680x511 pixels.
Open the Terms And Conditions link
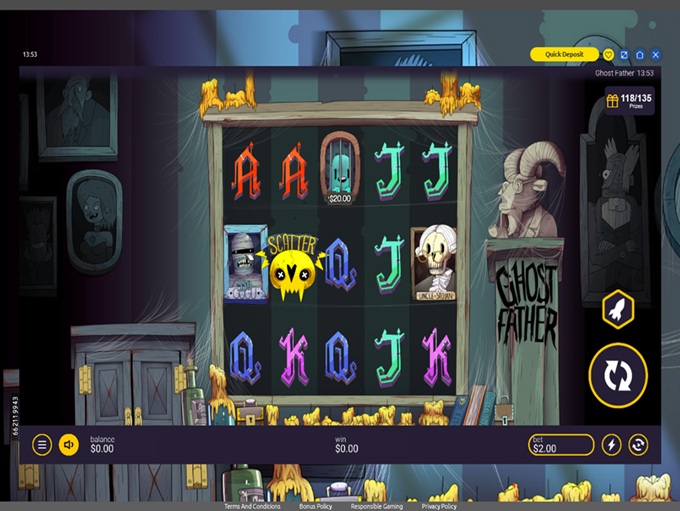click(x=252, y=507)
